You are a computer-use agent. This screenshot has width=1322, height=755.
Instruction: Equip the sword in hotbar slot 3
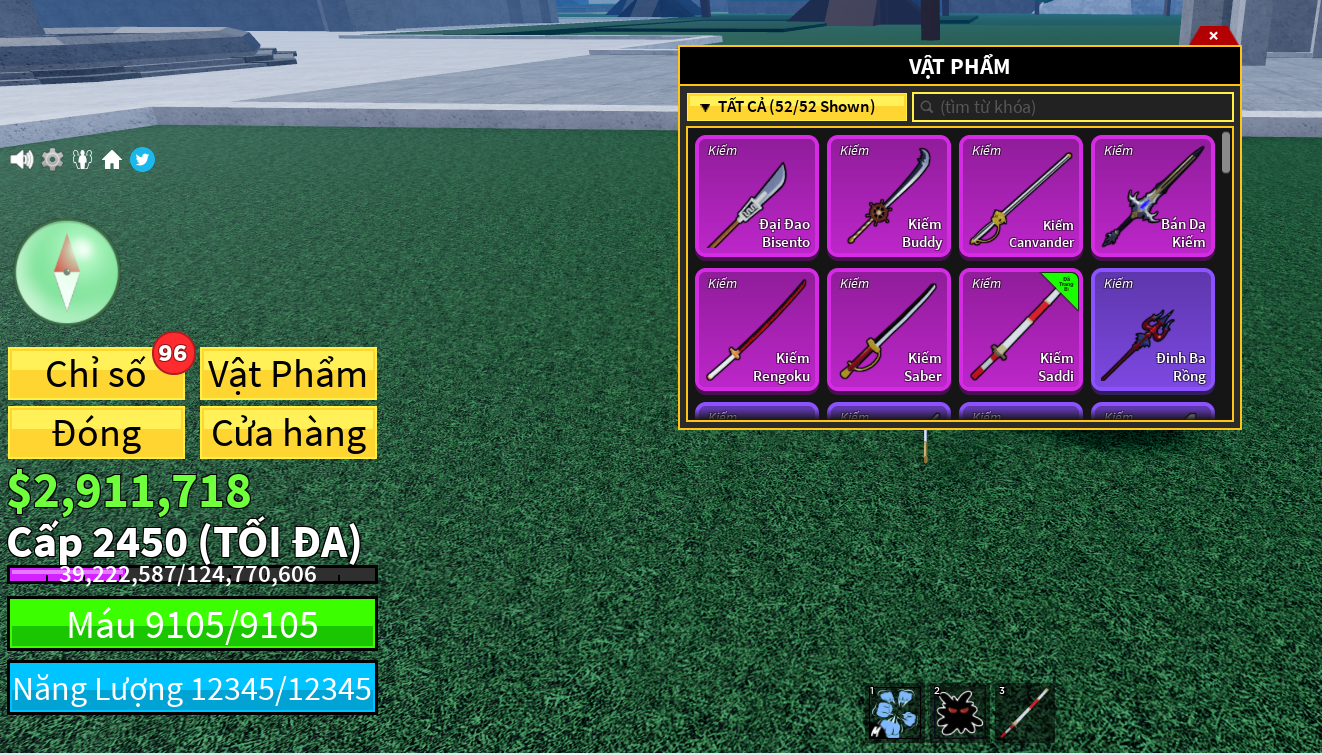[1021, 712]
